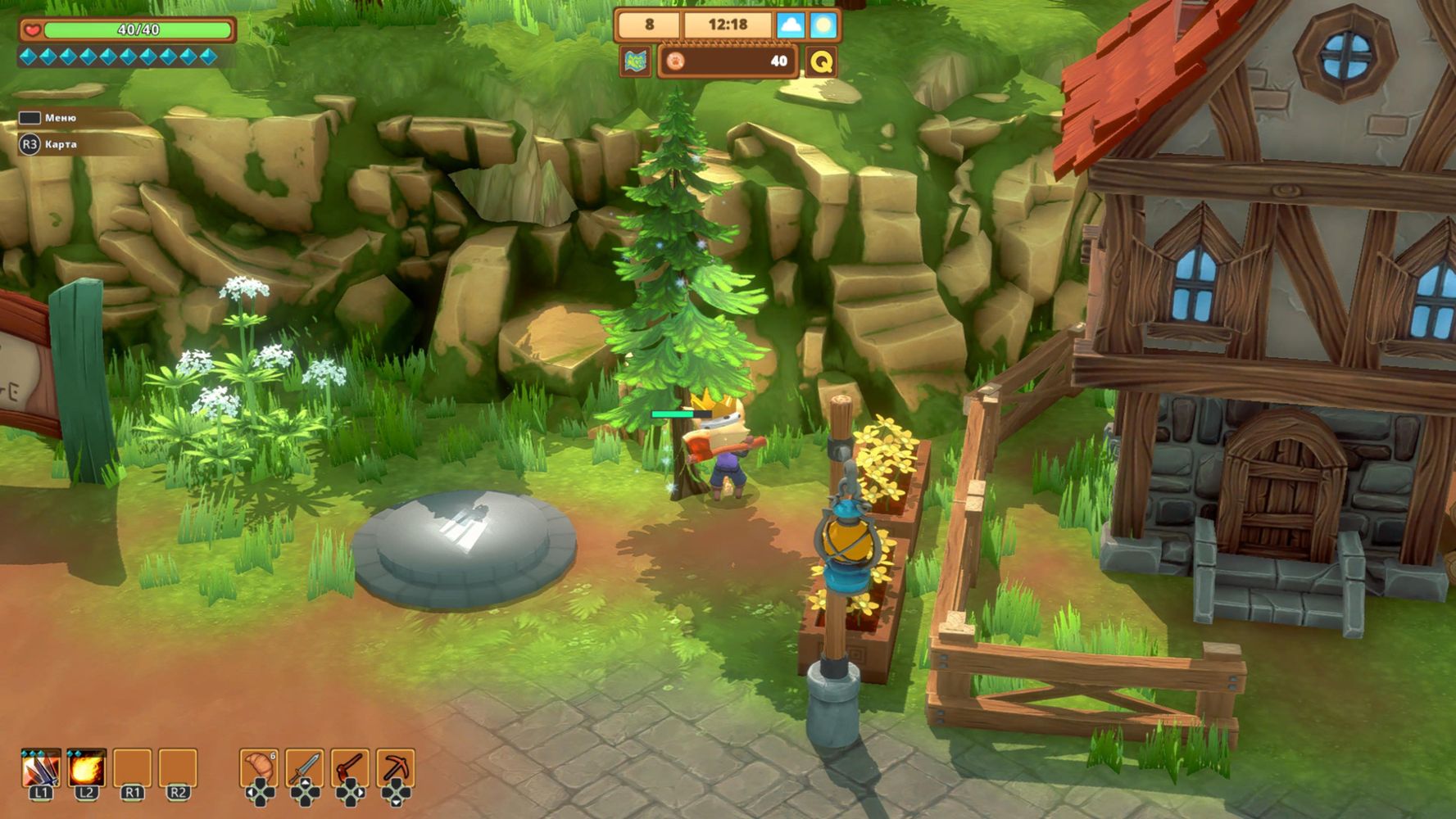Activate the fireball skill icon
Viewport: 1456px width, 819px height.
click(87, 769)
